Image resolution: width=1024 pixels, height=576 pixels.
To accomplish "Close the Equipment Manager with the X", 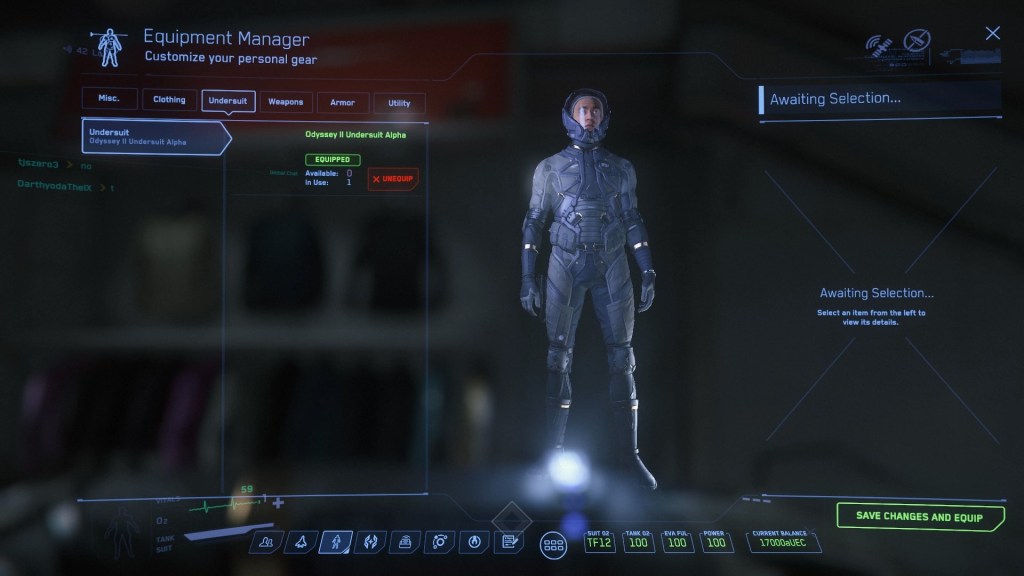I will coord(992,34).
